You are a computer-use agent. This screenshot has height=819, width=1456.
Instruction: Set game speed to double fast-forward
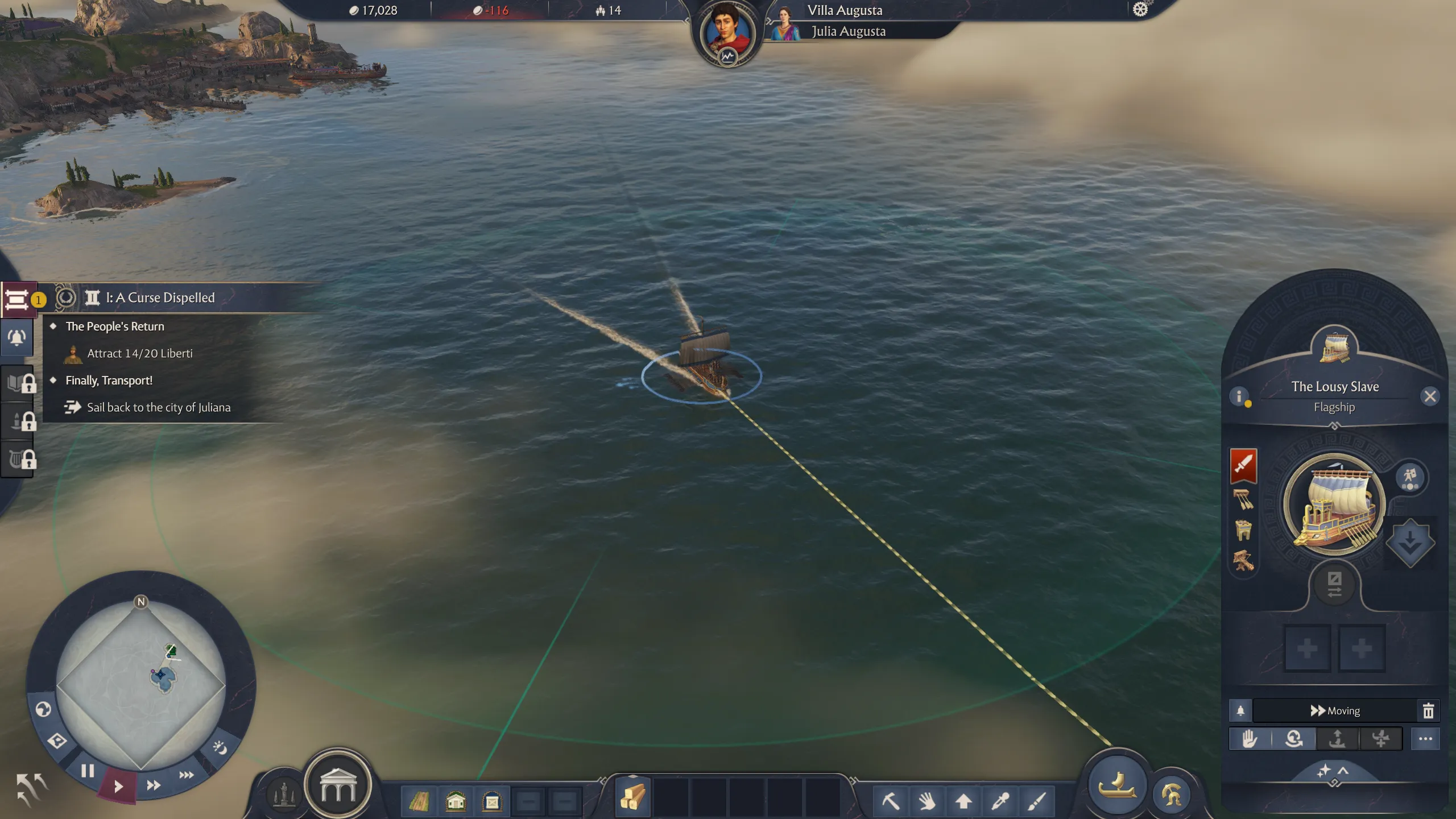(154, 785)
